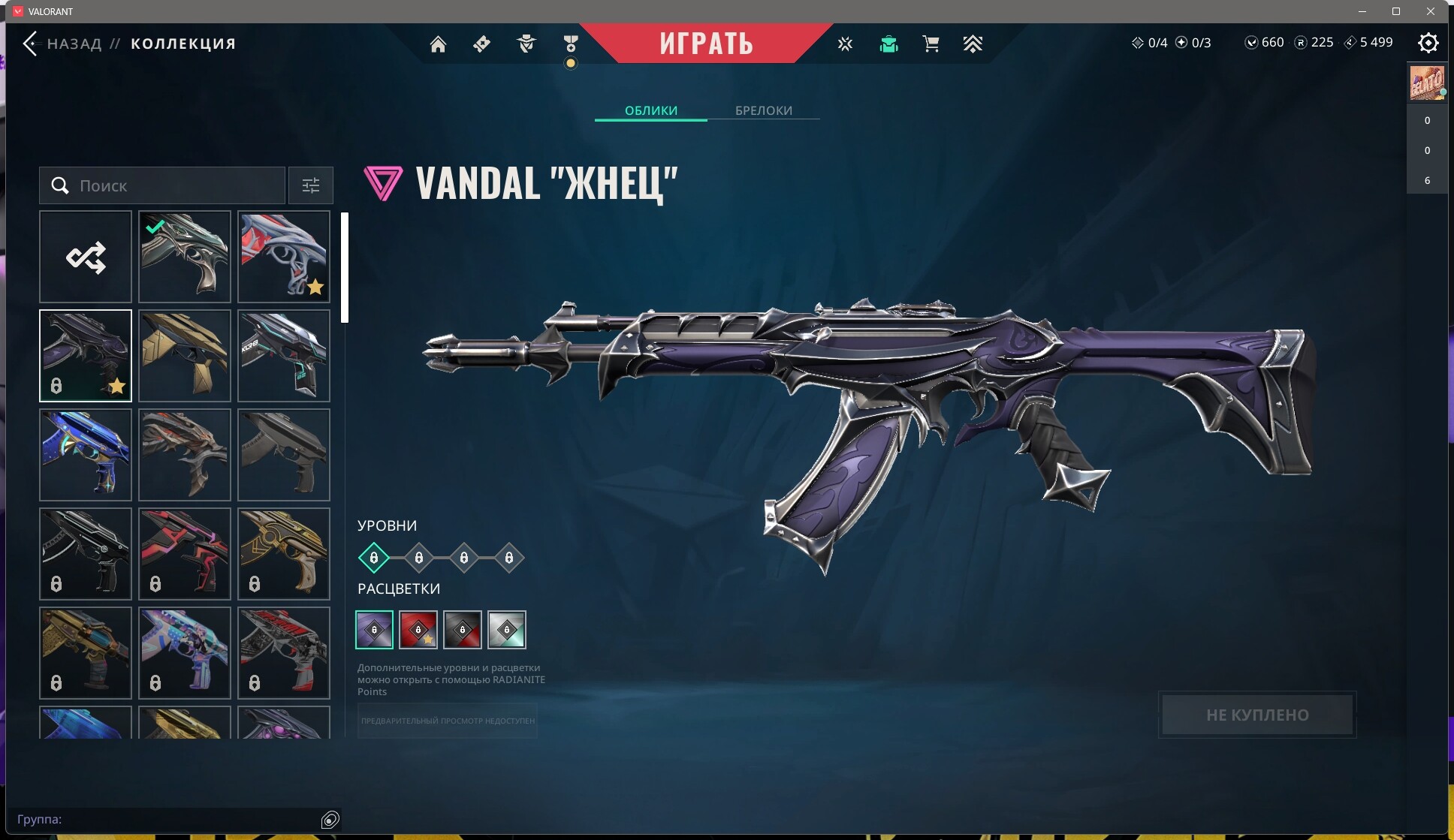The width and height of the screenshot is (1454, 840).
Task: Open the store cart icon
Action: point(931,44)
